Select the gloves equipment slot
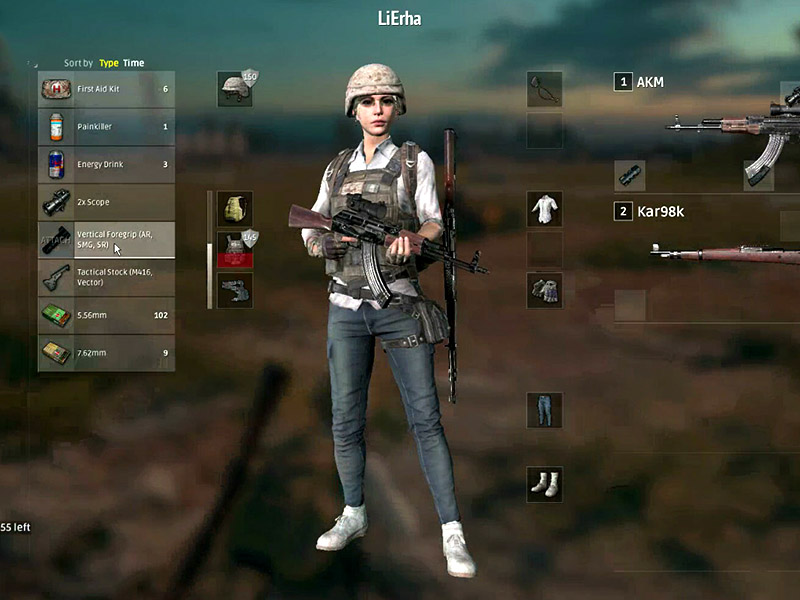The image size is (800, 600). tap(544, 290)
